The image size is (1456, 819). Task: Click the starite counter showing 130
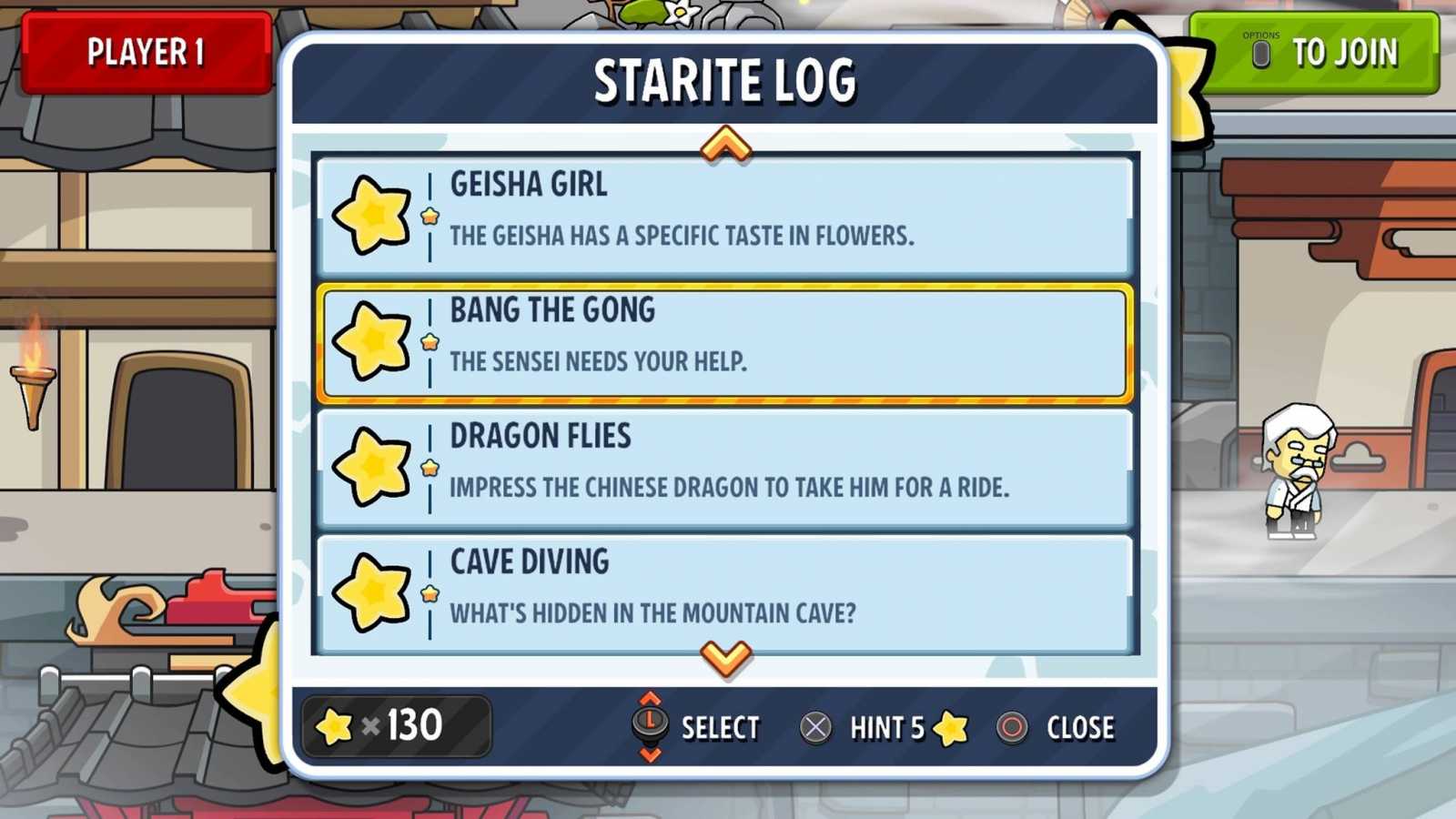[396, 726]
